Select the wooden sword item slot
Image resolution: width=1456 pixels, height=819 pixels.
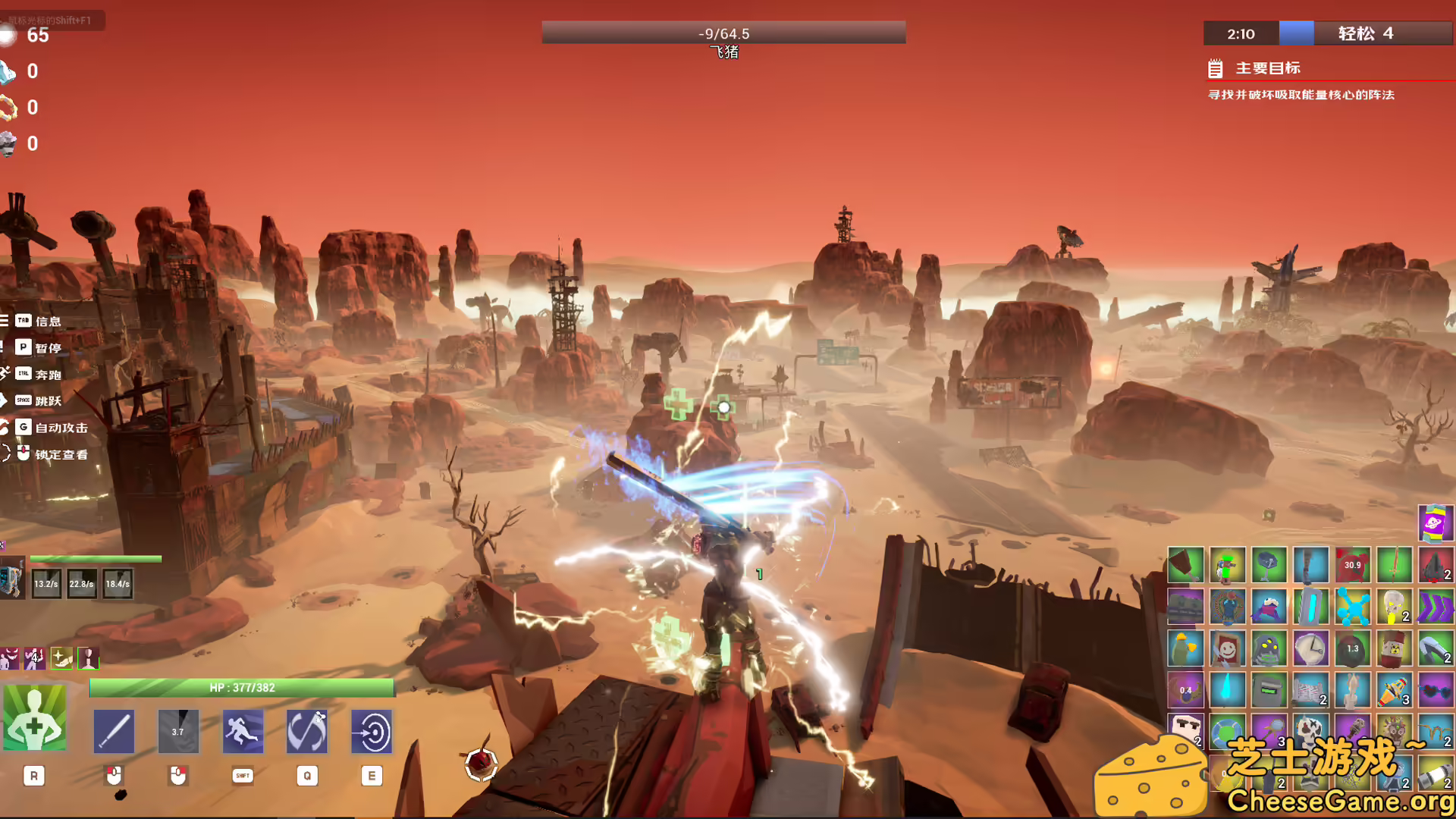1394,566
